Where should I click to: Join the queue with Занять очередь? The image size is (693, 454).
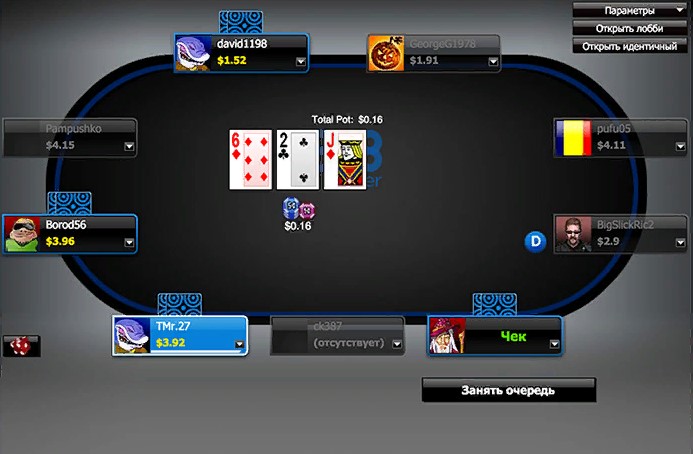pos(508,390)
